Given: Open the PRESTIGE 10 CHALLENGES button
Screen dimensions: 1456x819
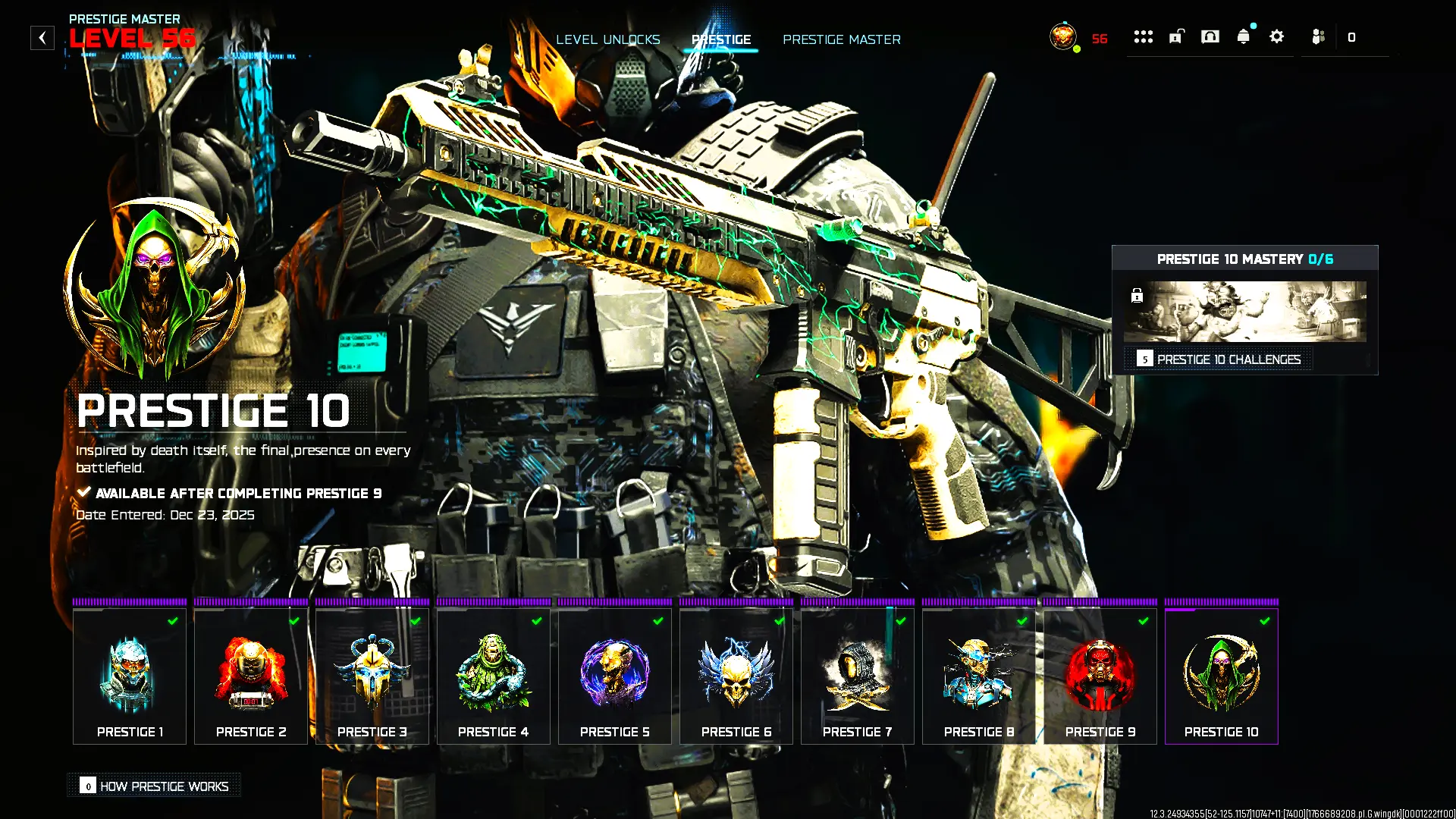Looking at the screenshot, I should tap(1219, 359).
